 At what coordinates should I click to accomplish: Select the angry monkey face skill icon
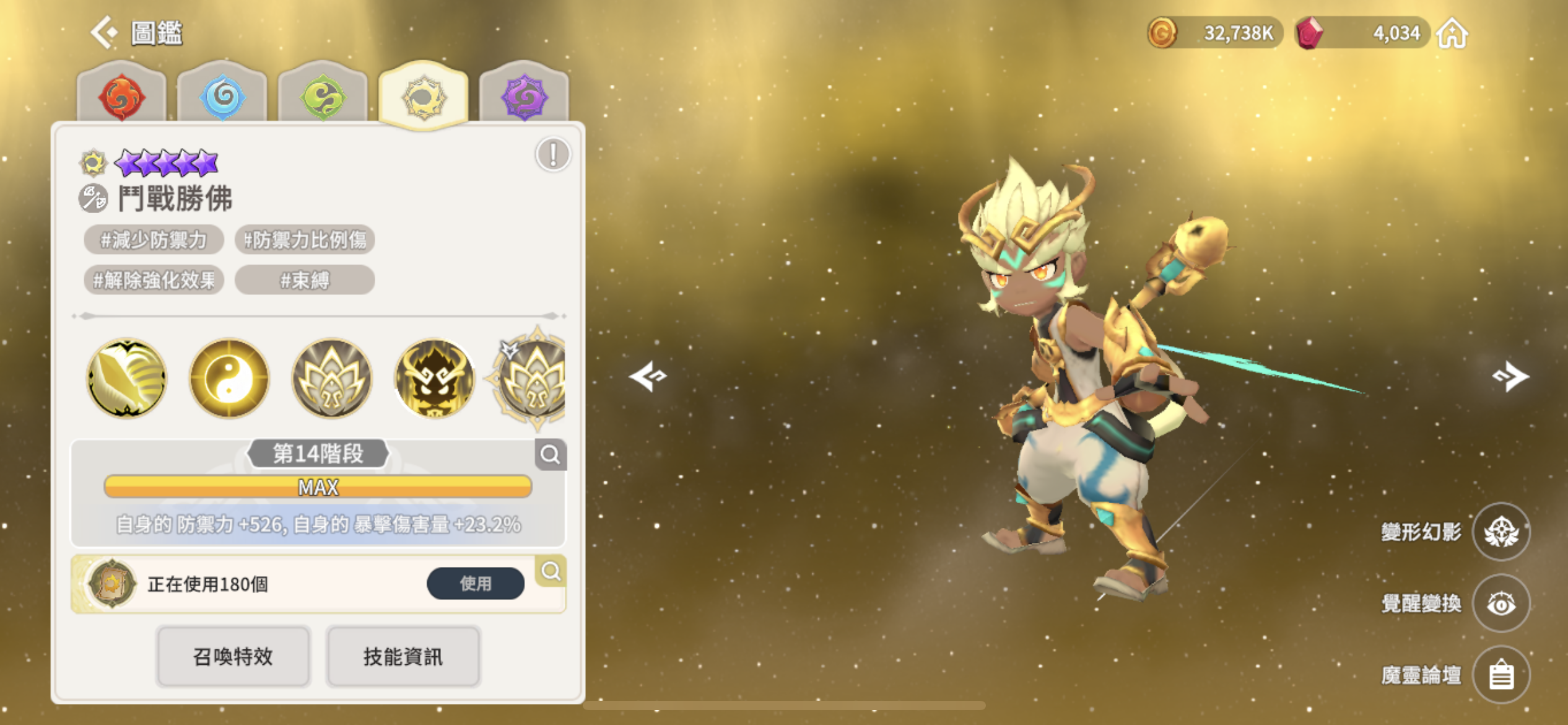434,377
